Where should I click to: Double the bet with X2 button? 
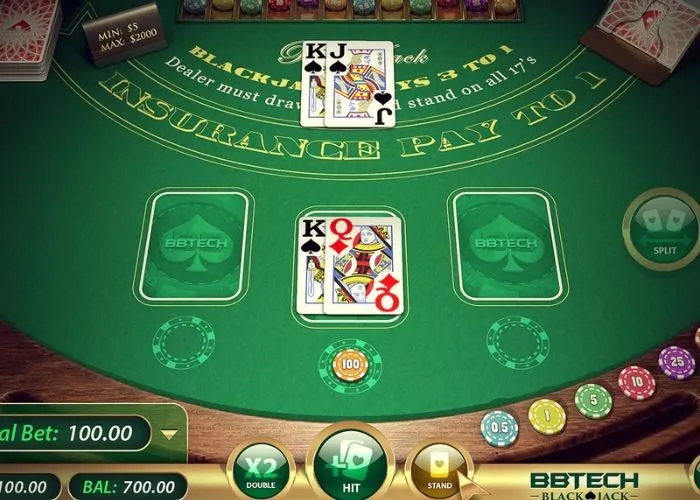pyautogui.click(x=259, y=469)
